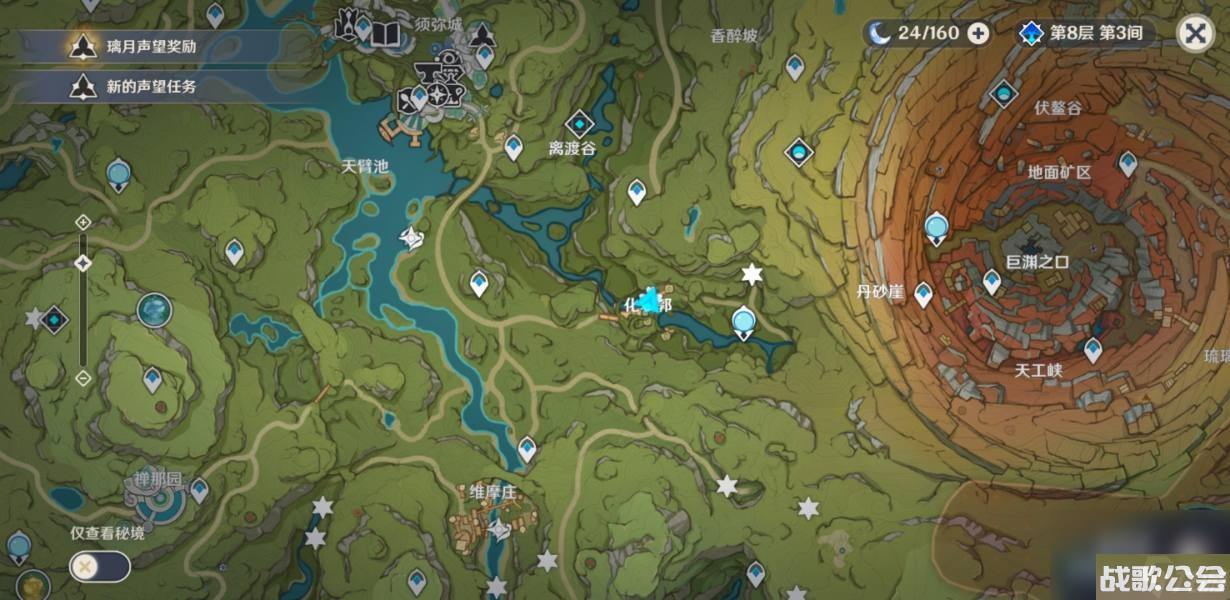Select the waypoint right of 地面矿区
1230x600 pixels.
[x=1128, y=162]
